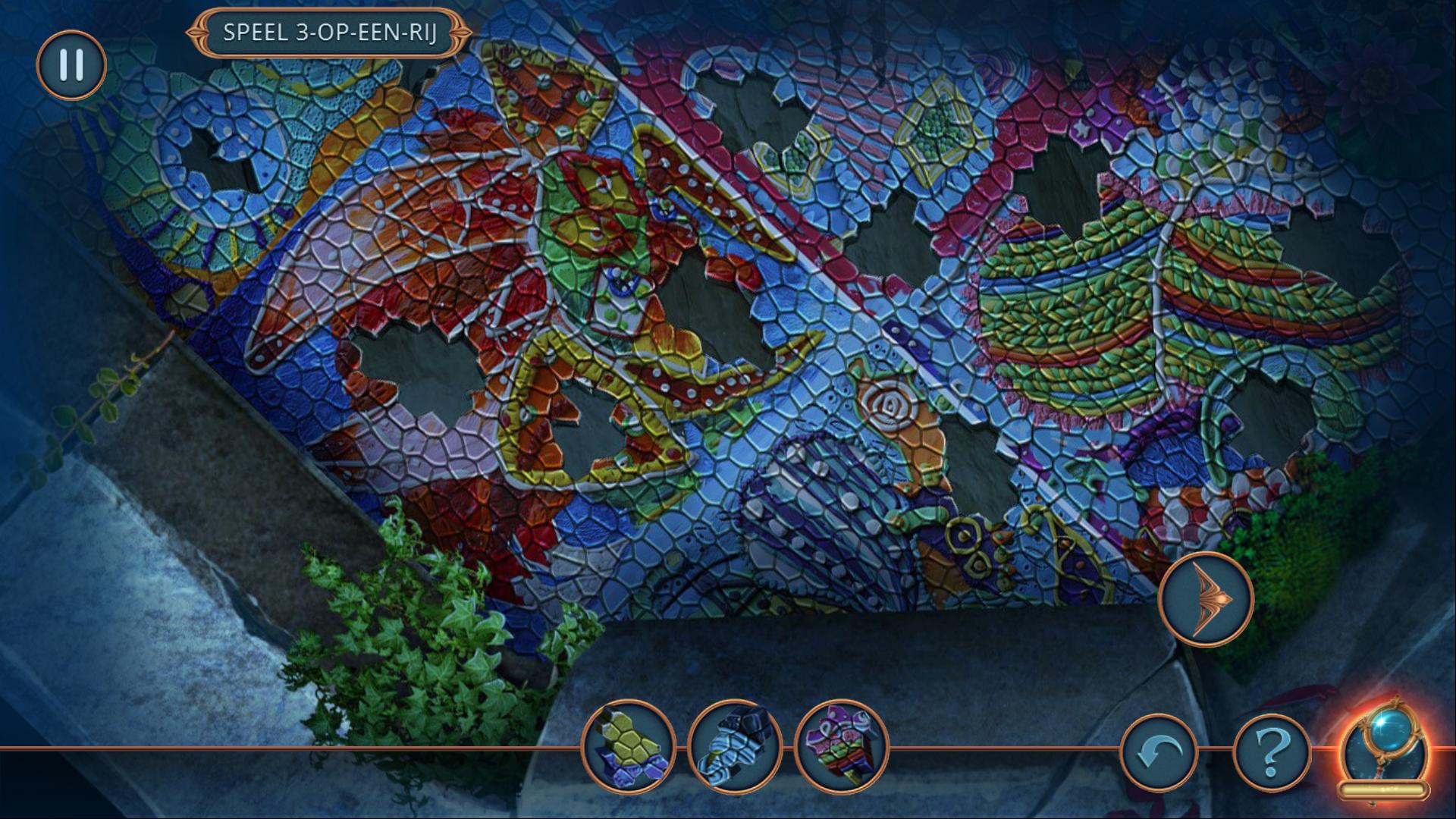Activate the crystal orb hint

click(x=1382, y=751)
